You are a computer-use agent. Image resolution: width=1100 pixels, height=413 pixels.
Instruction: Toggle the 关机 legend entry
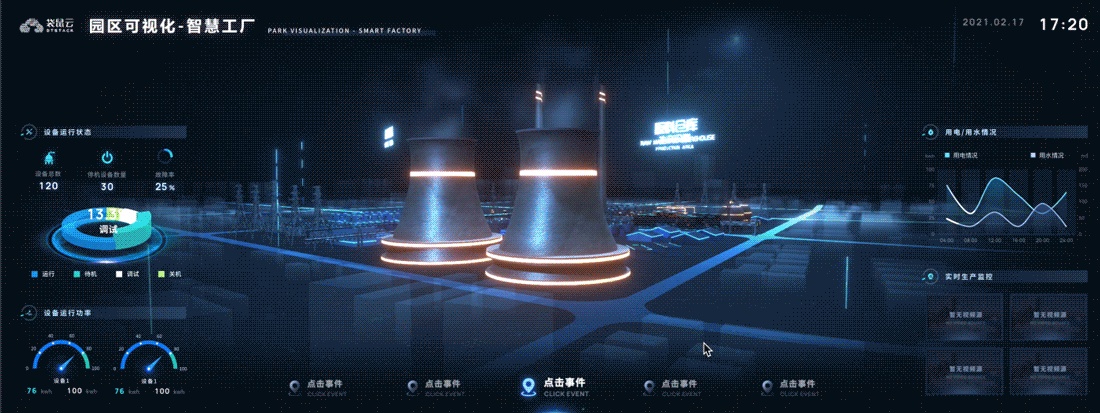tap(169, 273)
